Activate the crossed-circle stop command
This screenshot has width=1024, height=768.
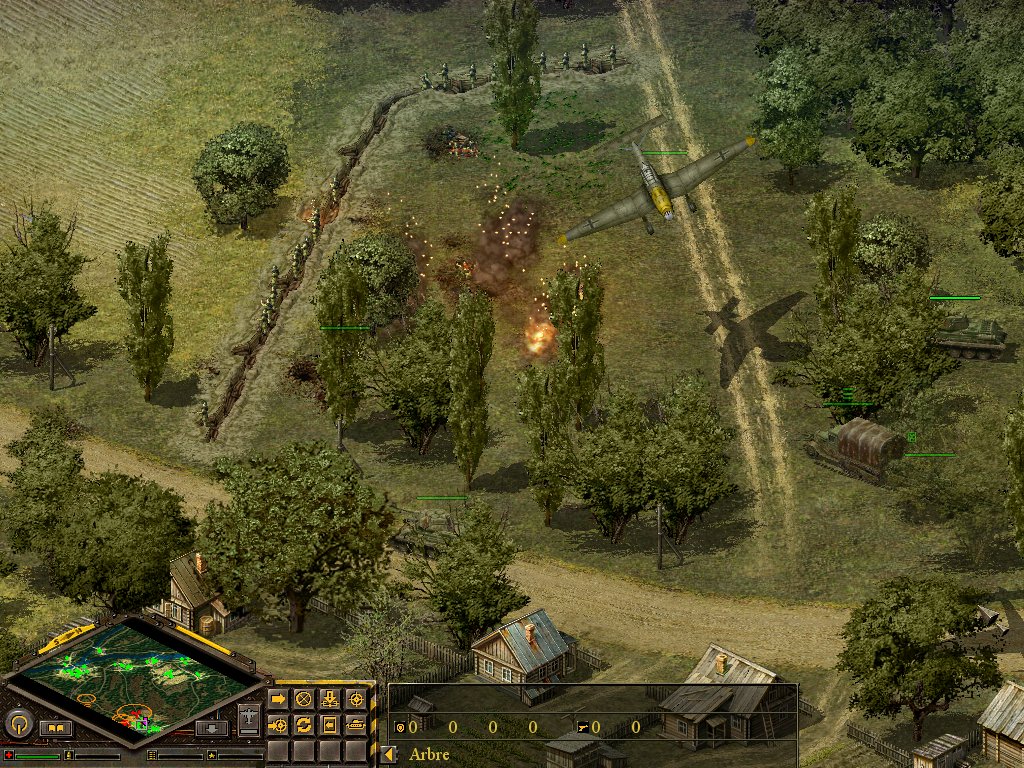tap(304, 698)
